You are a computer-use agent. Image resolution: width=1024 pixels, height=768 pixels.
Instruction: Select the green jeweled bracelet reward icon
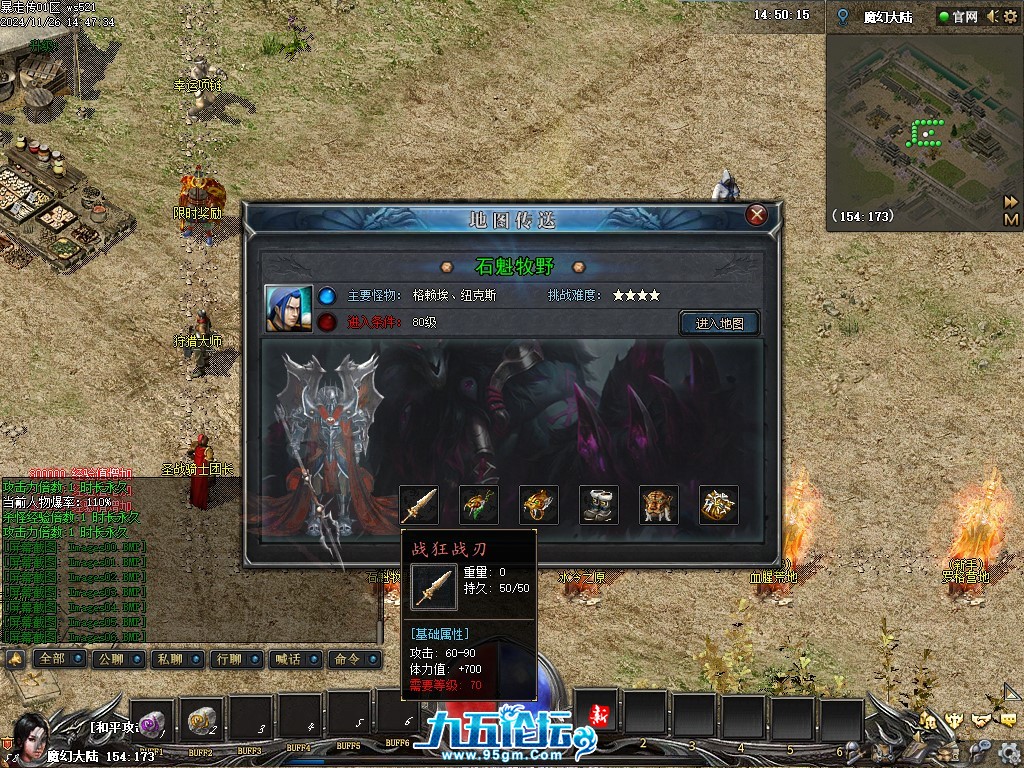pyautogui.click(x=479, y=505)
